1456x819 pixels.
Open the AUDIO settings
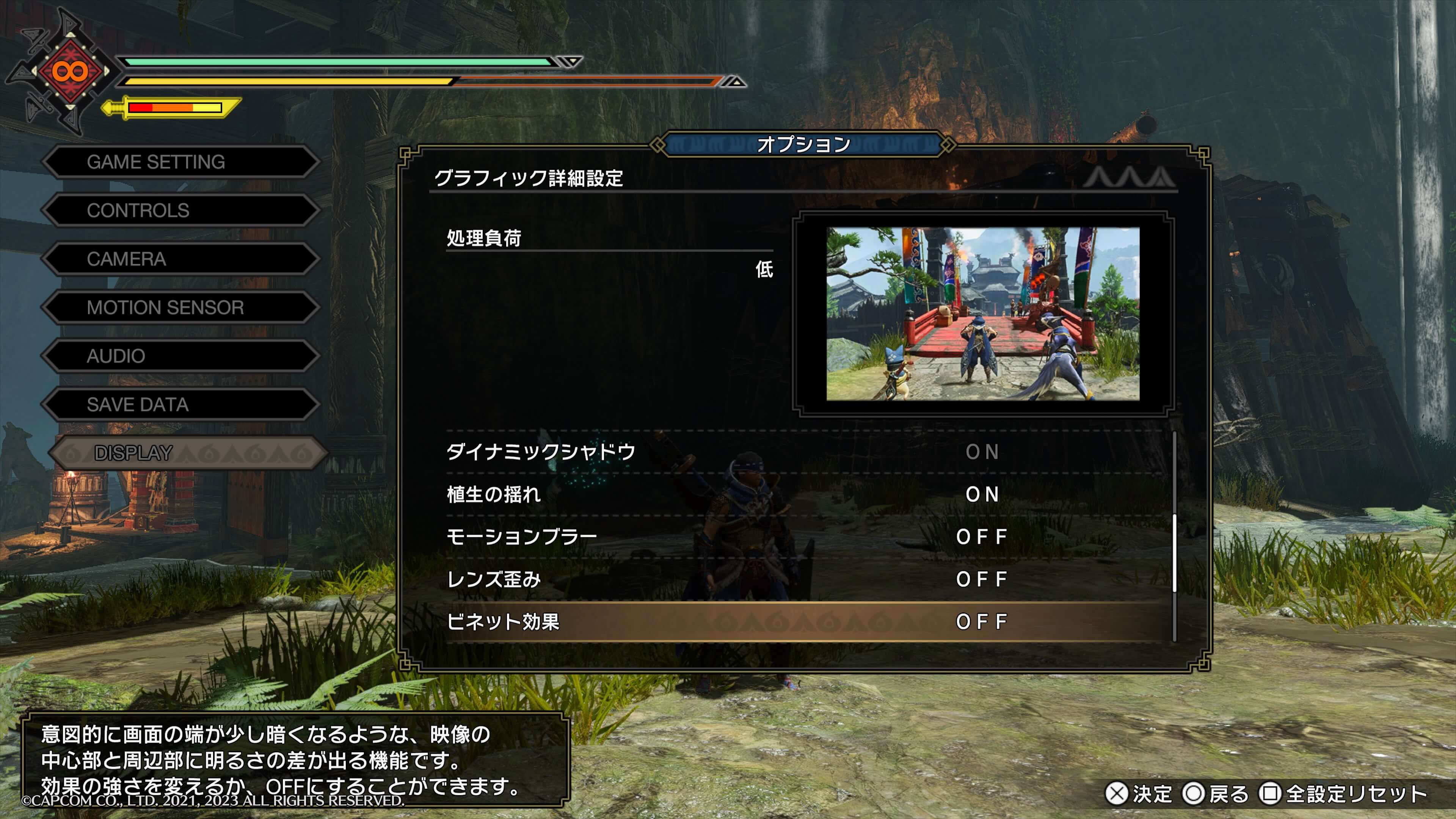click(x=180, y=356)
